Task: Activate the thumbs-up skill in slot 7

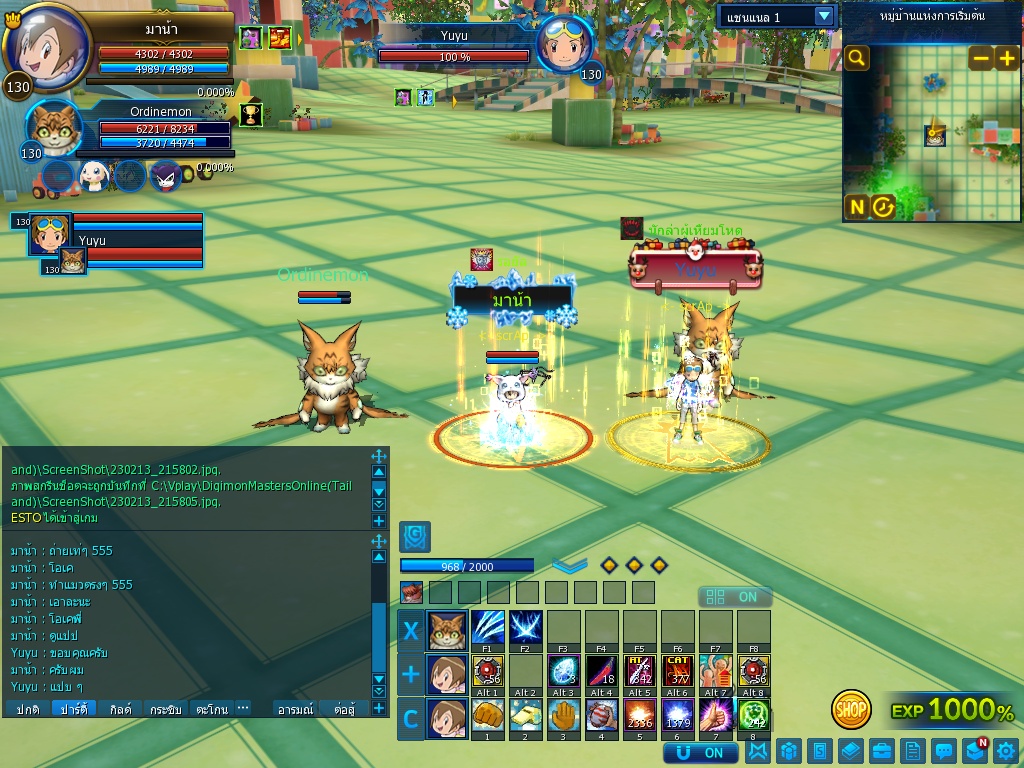Action: (x=715, y=715)
